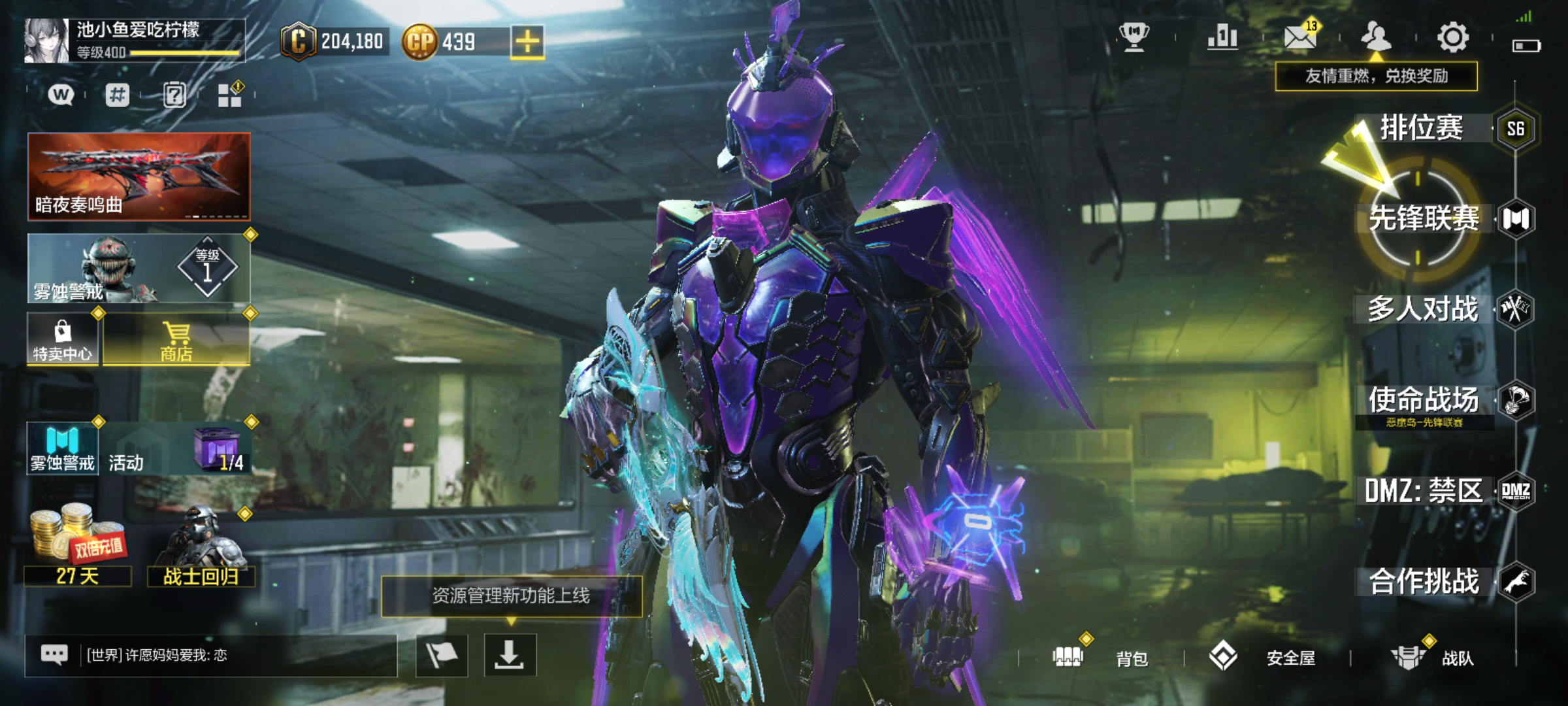The height and width of the screenshot is (706, 1568).
Task: Choose 多人对战 multiplayer mode
Action: 1423,309
